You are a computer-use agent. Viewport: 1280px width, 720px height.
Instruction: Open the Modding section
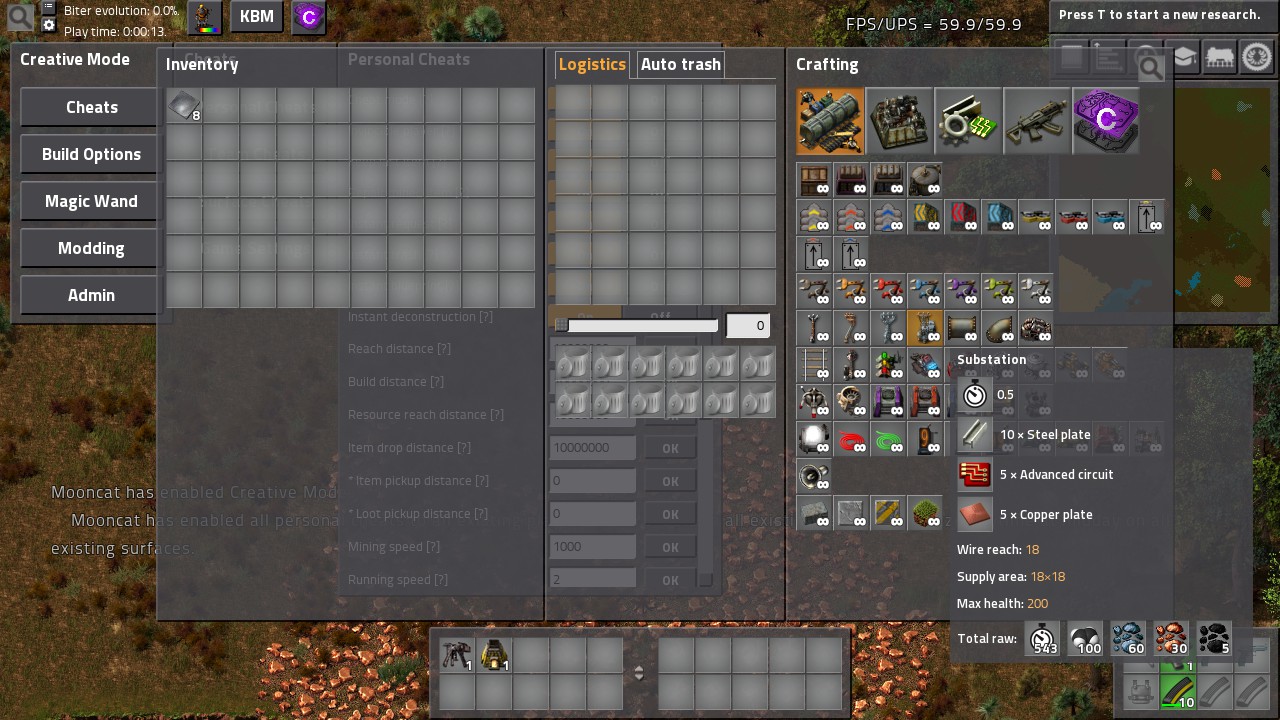(91, 248)
